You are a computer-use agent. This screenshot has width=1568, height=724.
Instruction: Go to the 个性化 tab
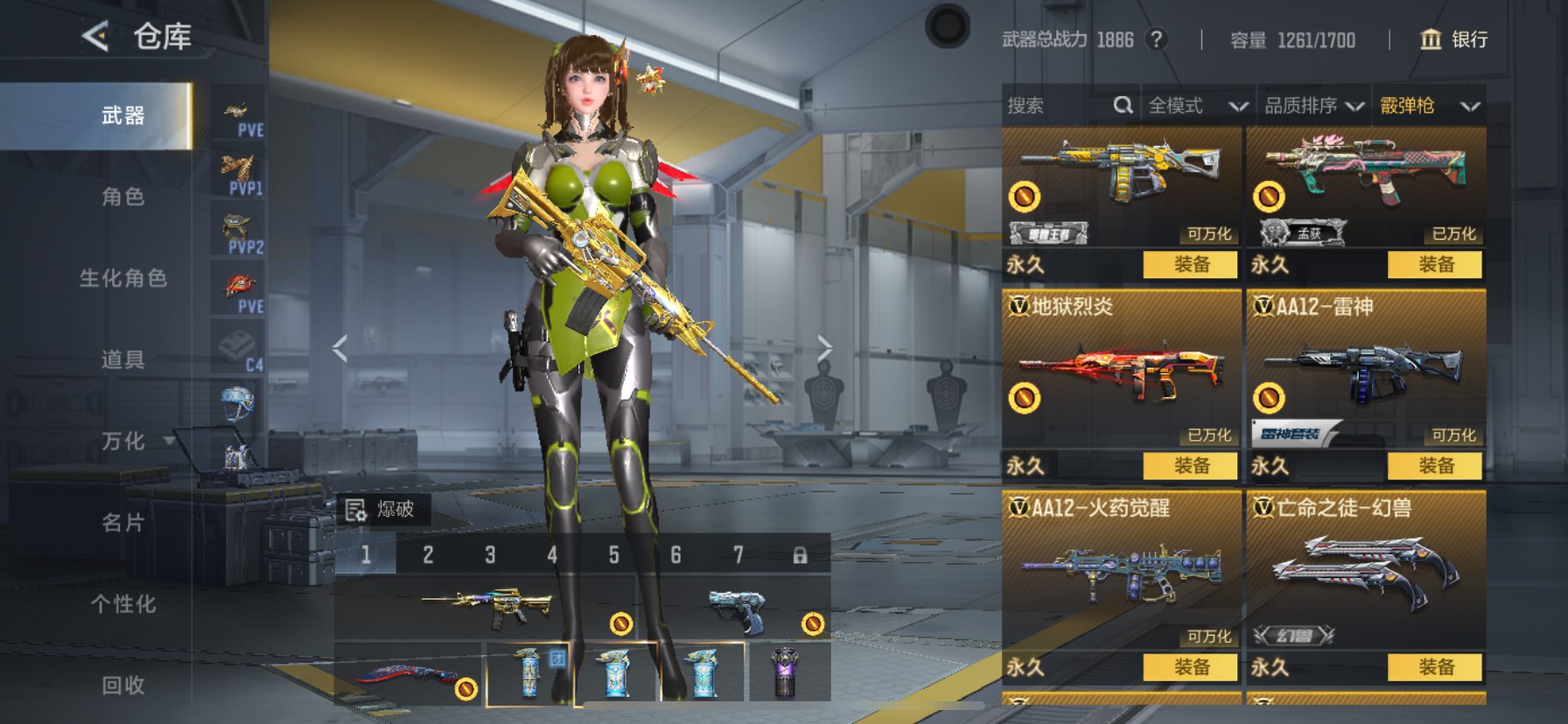point(122,604)
